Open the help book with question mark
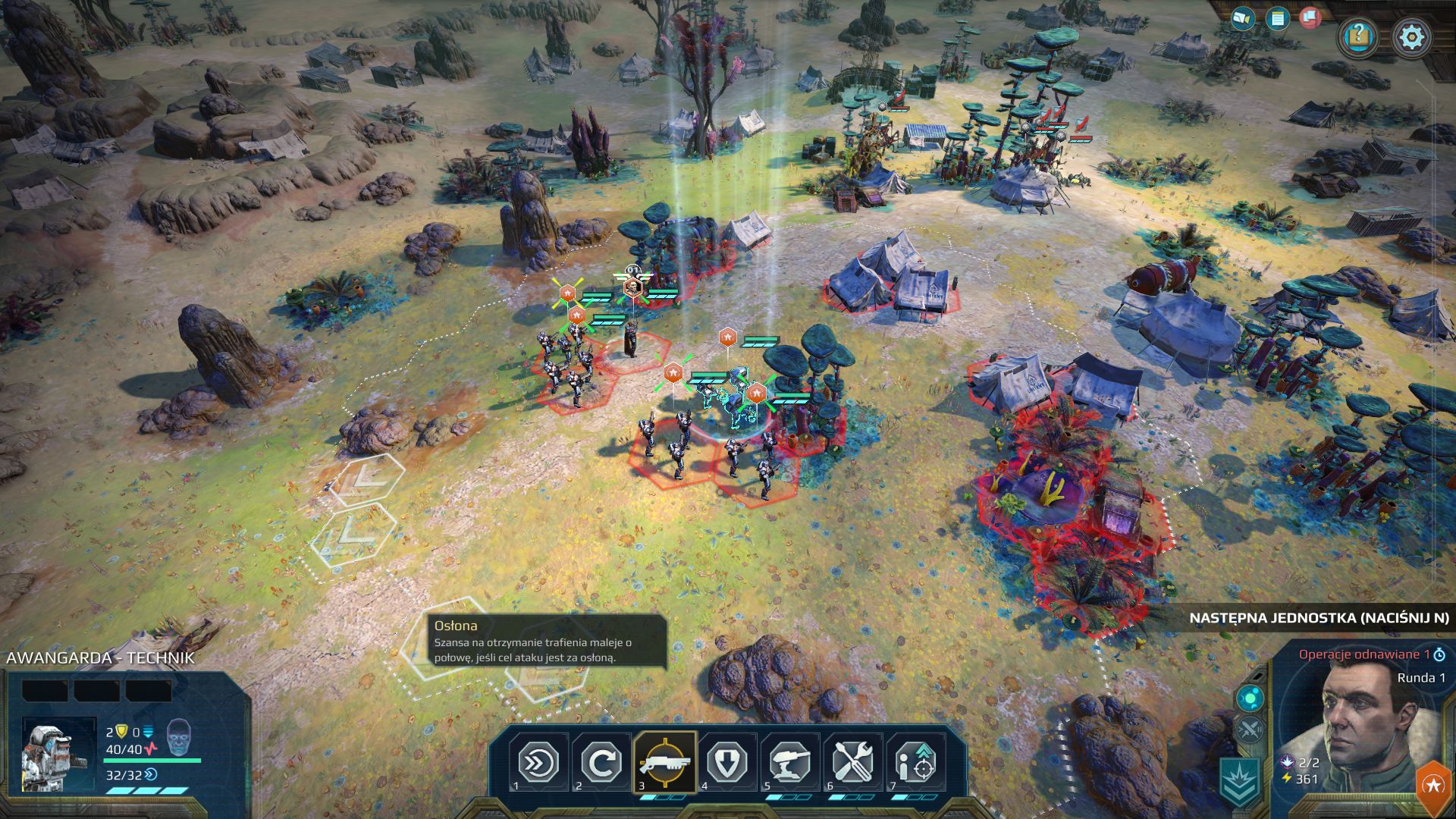Screen dimensions: 1456x819 1357,36
